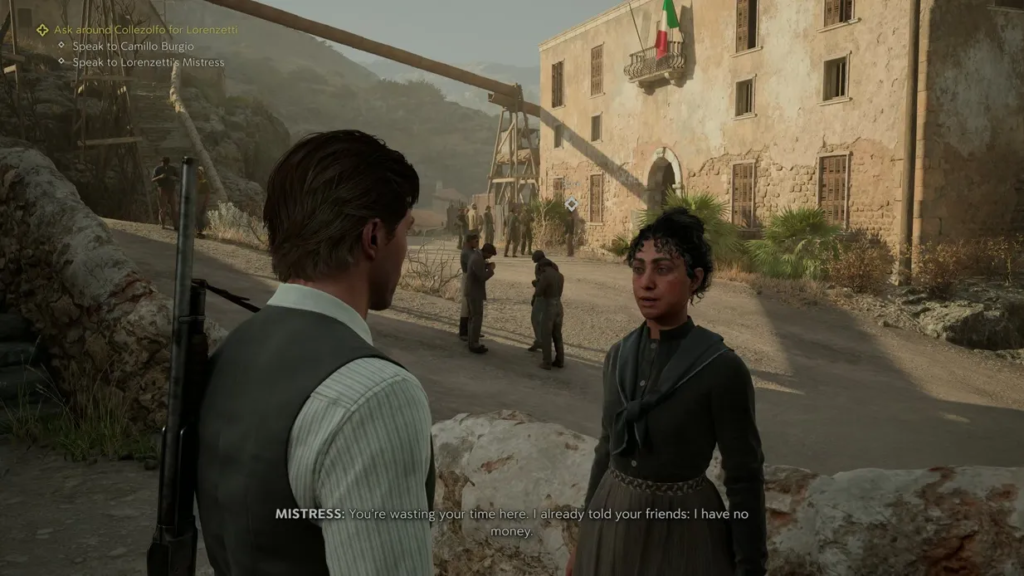Click the white diamond objective waypoint marker
This screenshot has width=1024, height=576.
[x=571, y=204]
